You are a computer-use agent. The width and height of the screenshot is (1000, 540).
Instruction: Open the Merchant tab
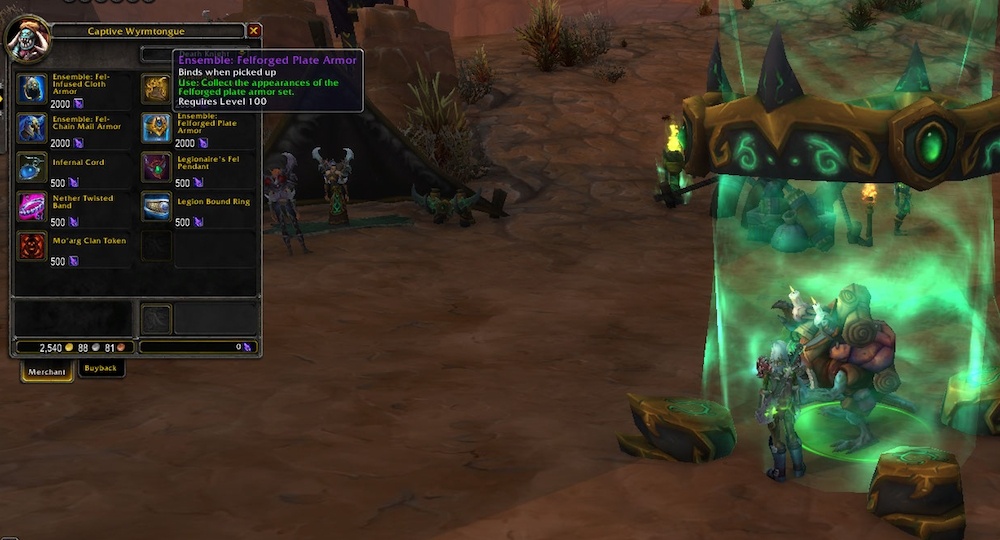click(x=46, y=371)
